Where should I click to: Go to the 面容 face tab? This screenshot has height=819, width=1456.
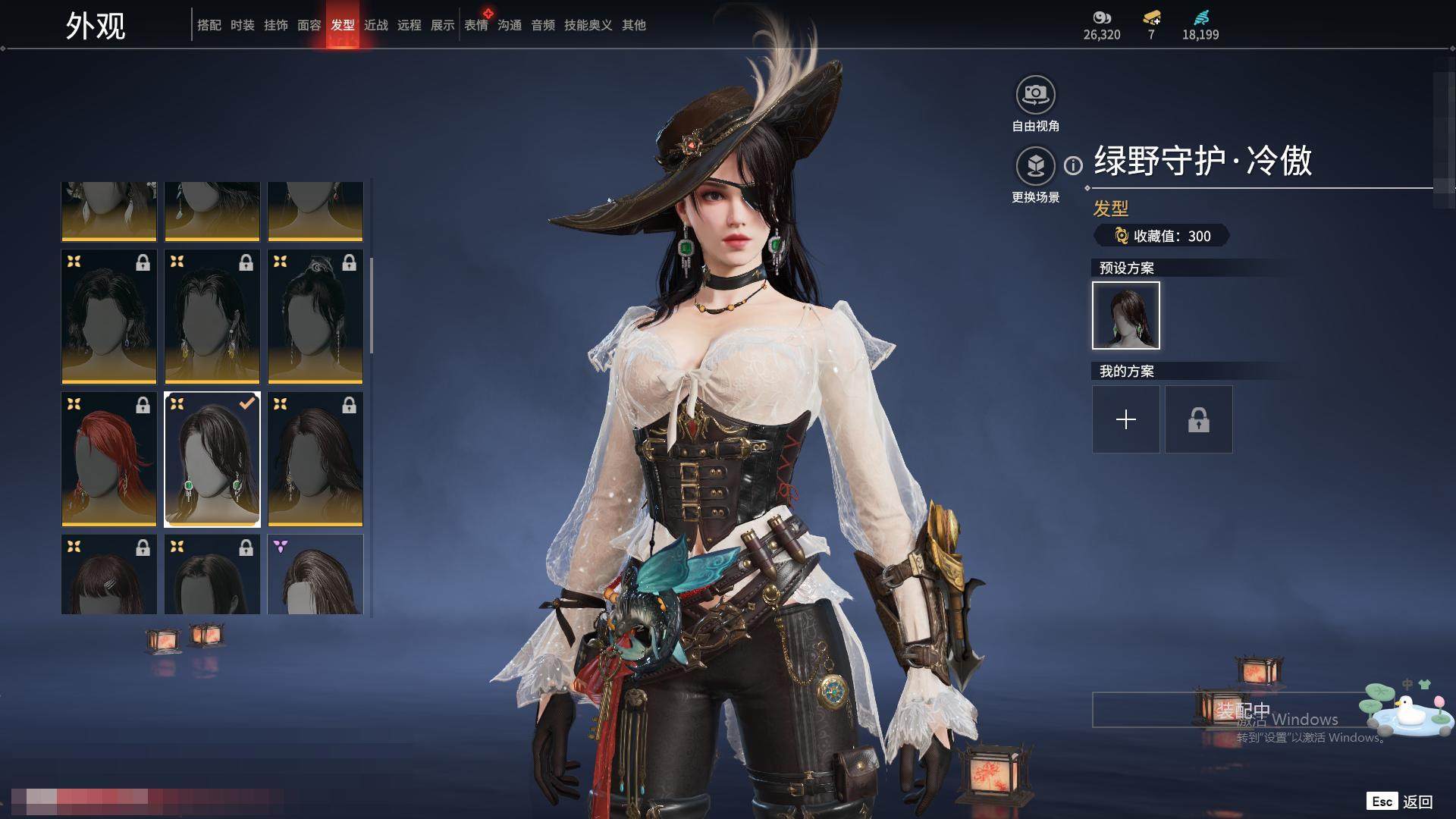(x=309, y=25)
